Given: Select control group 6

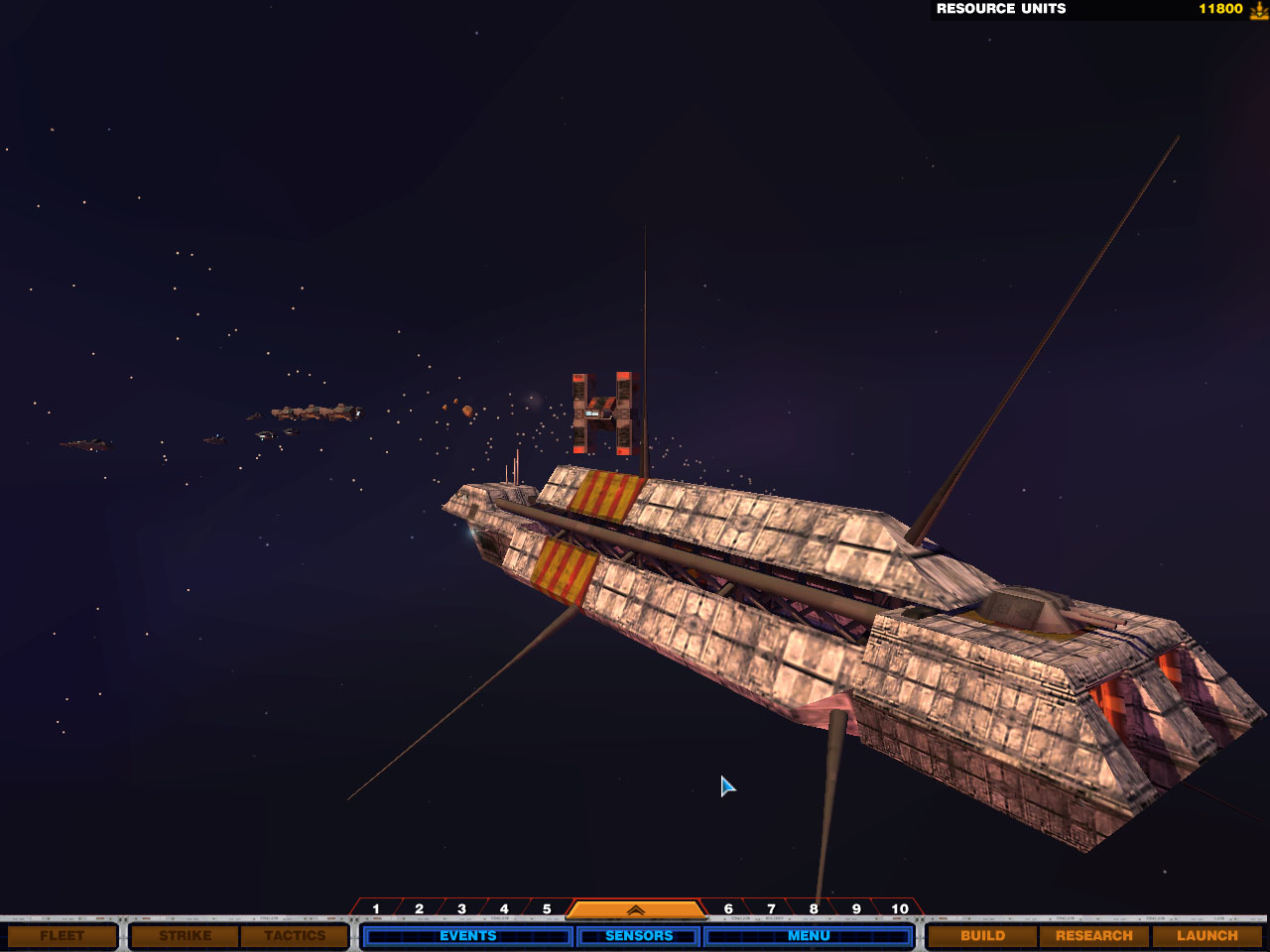Looking at the screenshot, I should pyautogui.click(x=728, y=908).
